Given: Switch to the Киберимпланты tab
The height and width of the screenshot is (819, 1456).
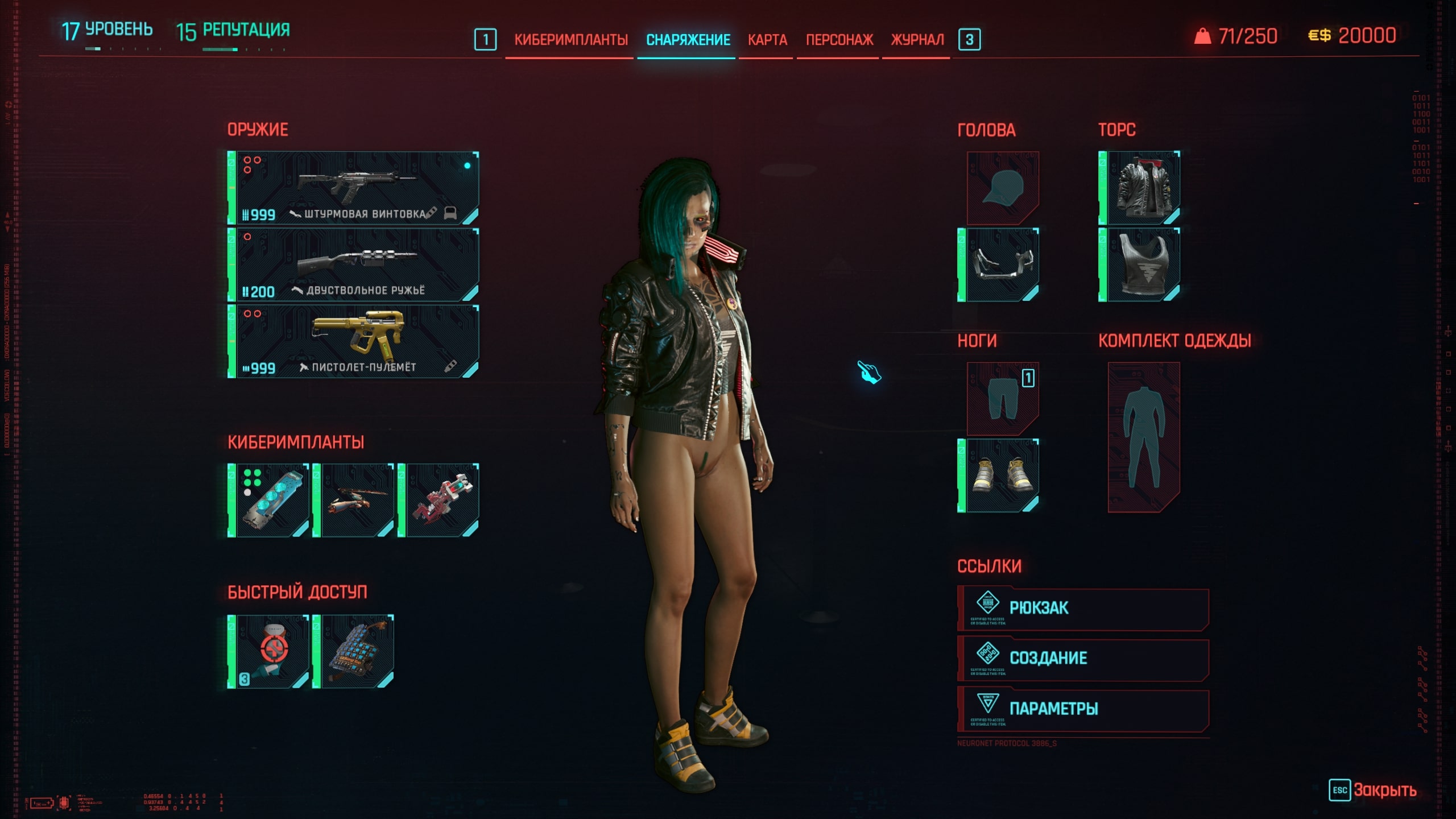Looking at the screenshot, I should (570, 40).
